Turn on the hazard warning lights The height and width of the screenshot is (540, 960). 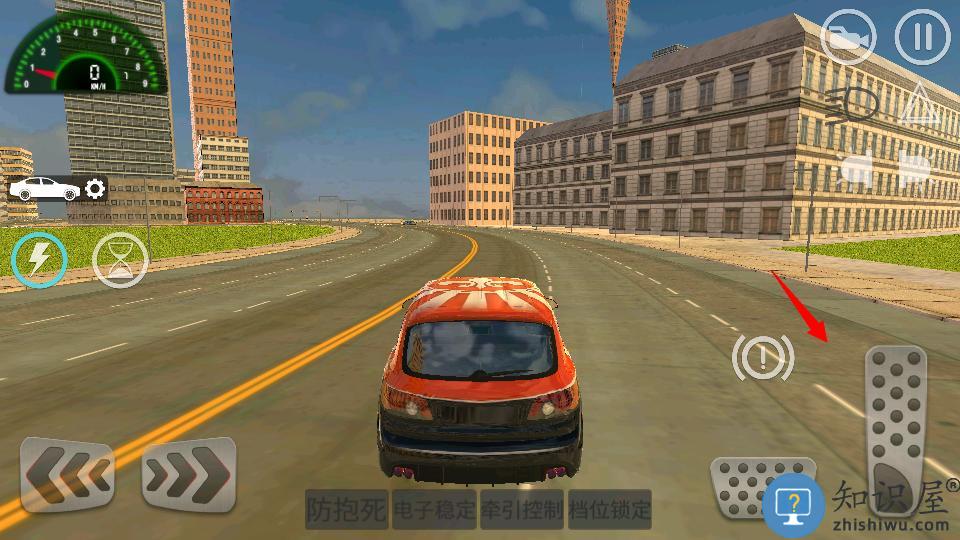click(x=921, y=105)
